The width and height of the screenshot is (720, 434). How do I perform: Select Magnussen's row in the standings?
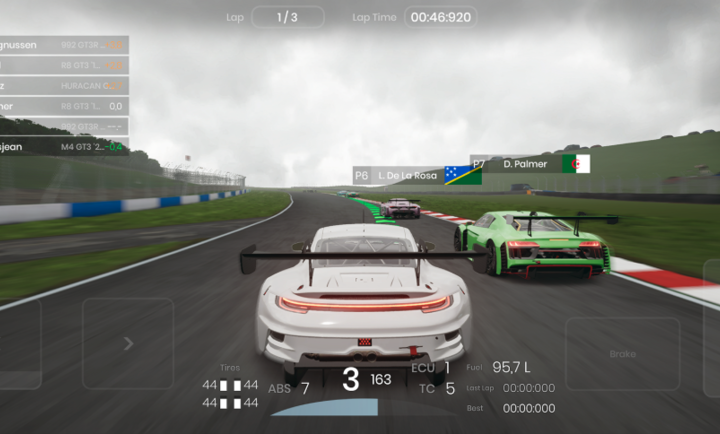point(63,45)
